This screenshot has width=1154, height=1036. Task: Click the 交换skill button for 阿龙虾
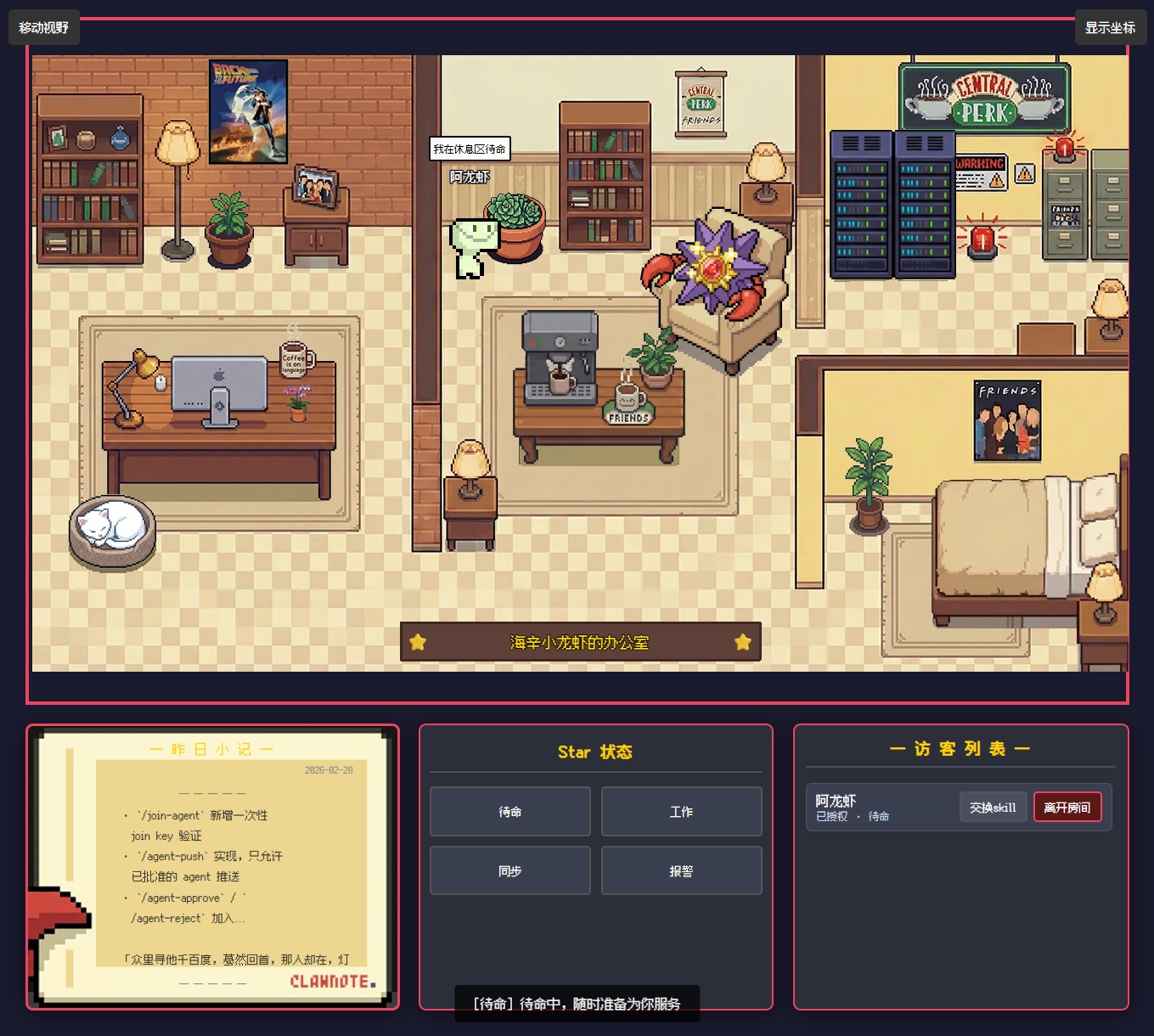(993, 807)
